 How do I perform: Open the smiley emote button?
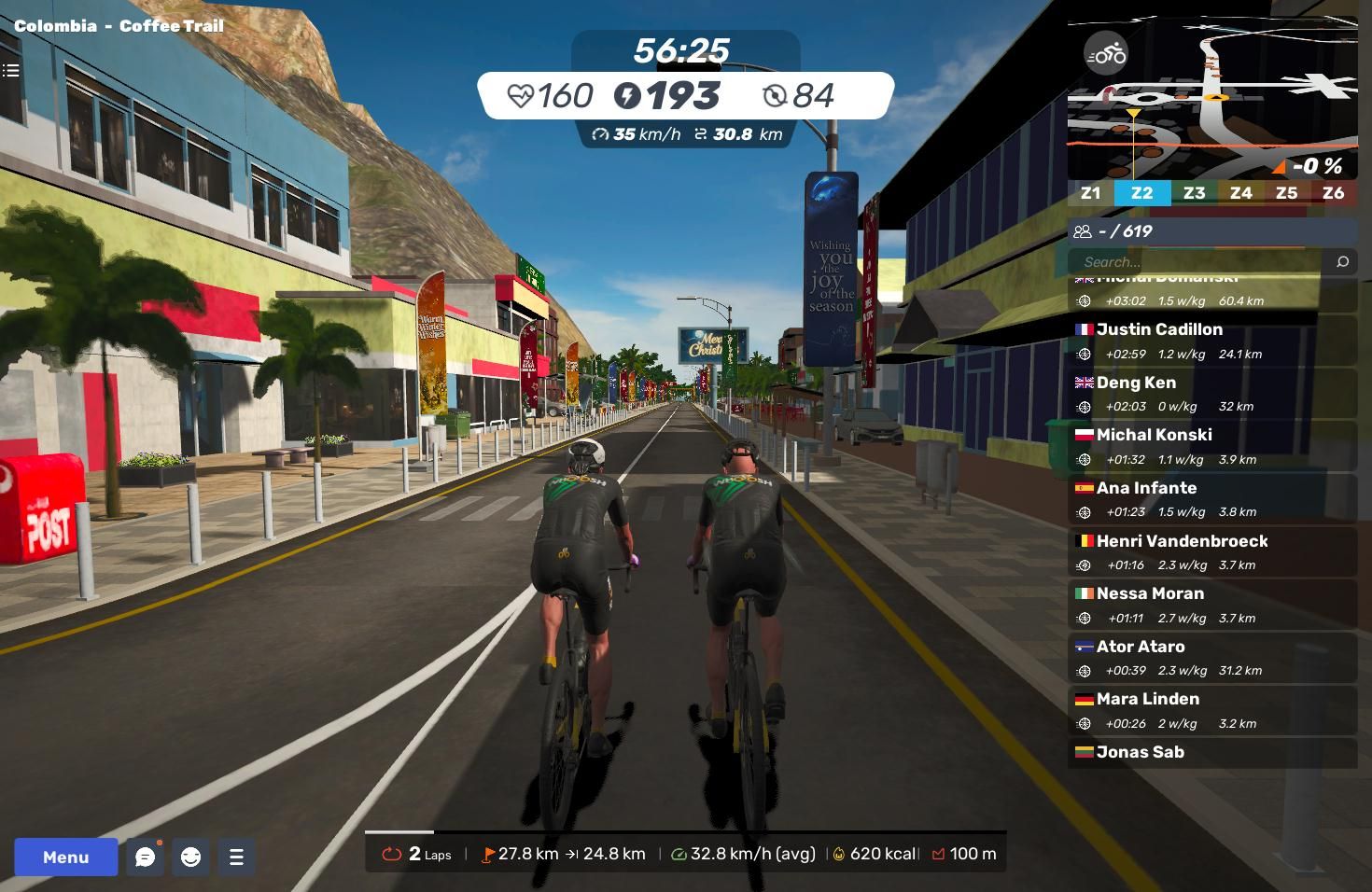(x=191, y=857)
